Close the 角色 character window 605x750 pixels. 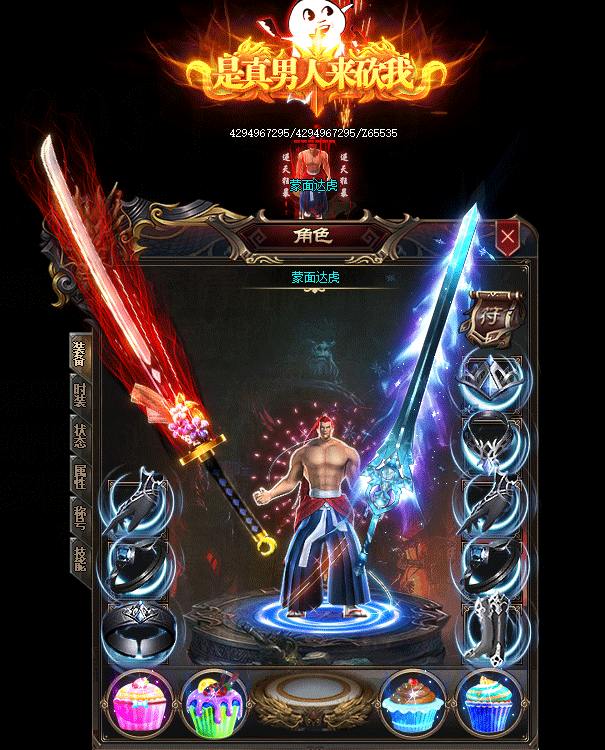[508, 237]
